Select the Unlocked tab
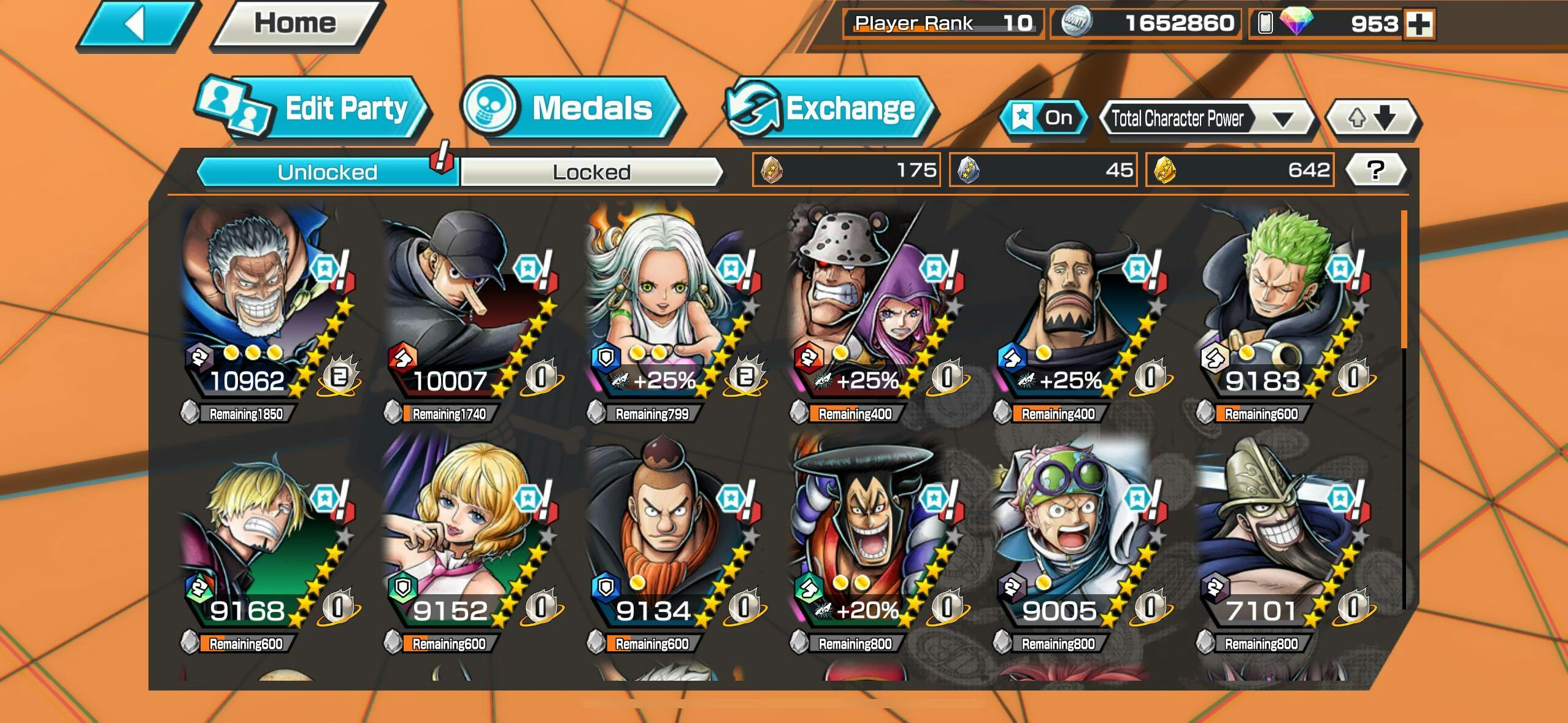The height and width of the screenshot is (723, 1568). pos(327,172)
